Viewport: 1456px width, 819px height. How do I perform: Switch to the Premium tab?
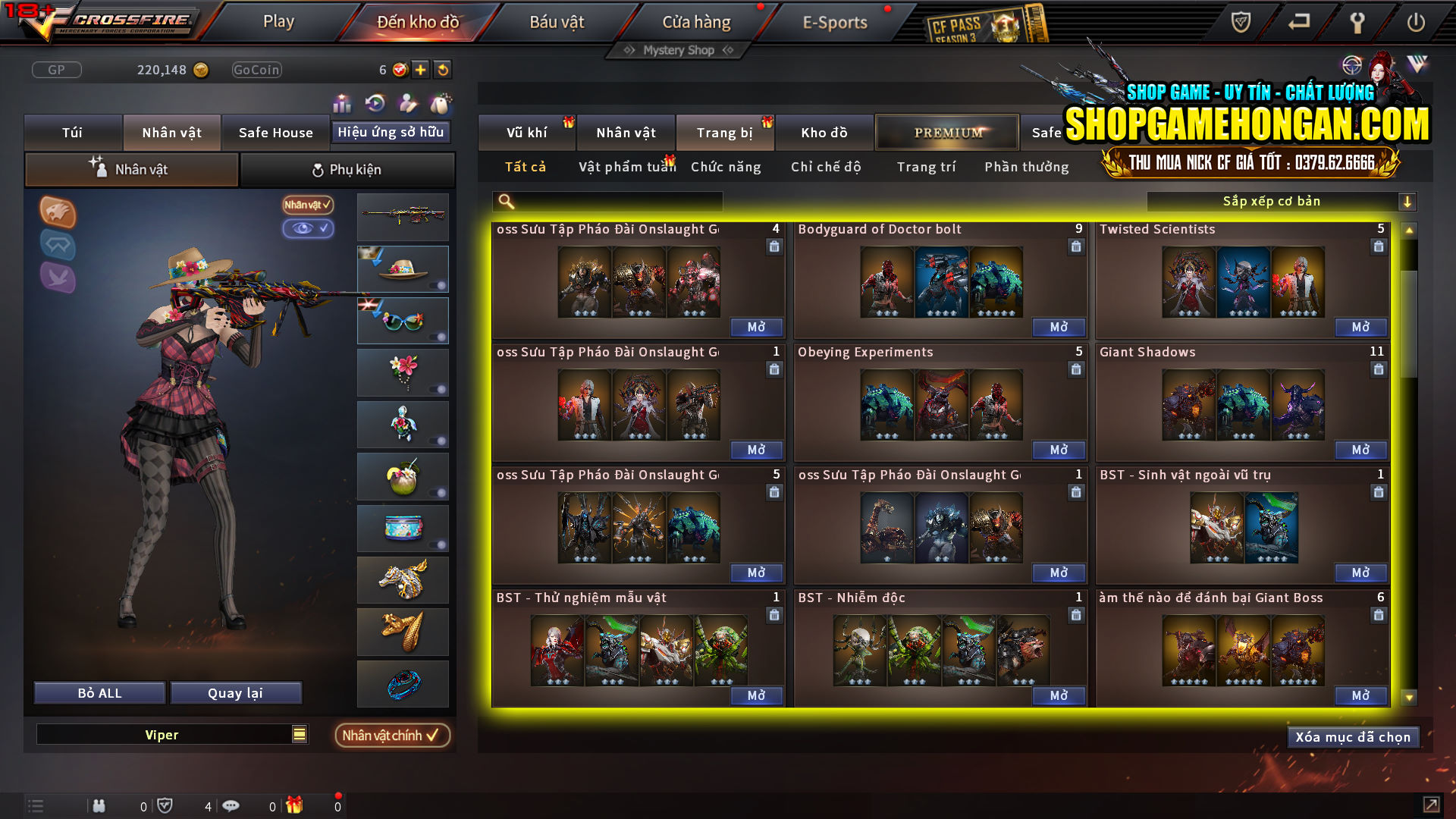(x=946, y=132)
